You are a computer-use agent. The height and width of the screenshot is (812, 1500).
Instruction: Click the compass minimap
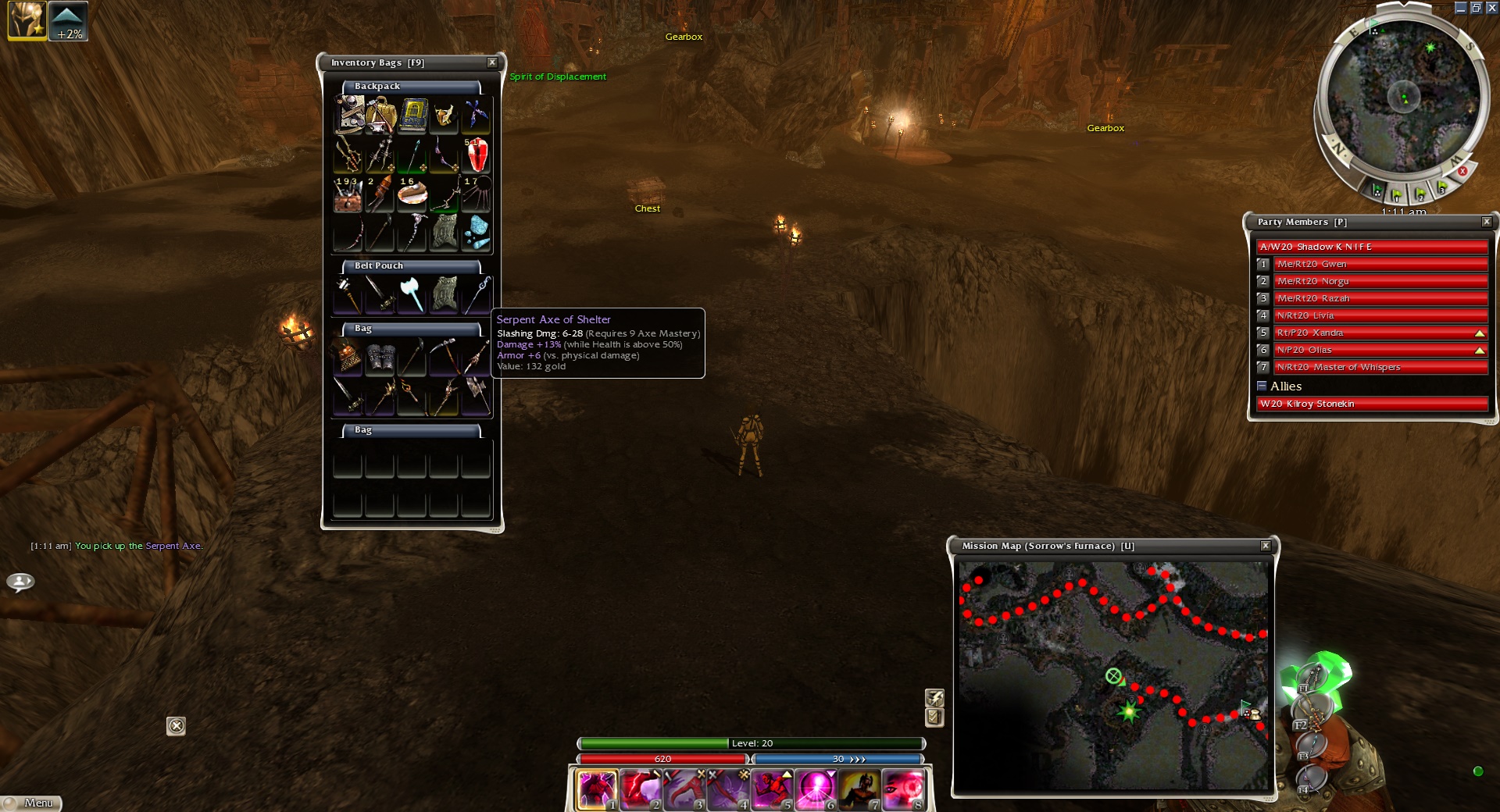(1403, 98)
